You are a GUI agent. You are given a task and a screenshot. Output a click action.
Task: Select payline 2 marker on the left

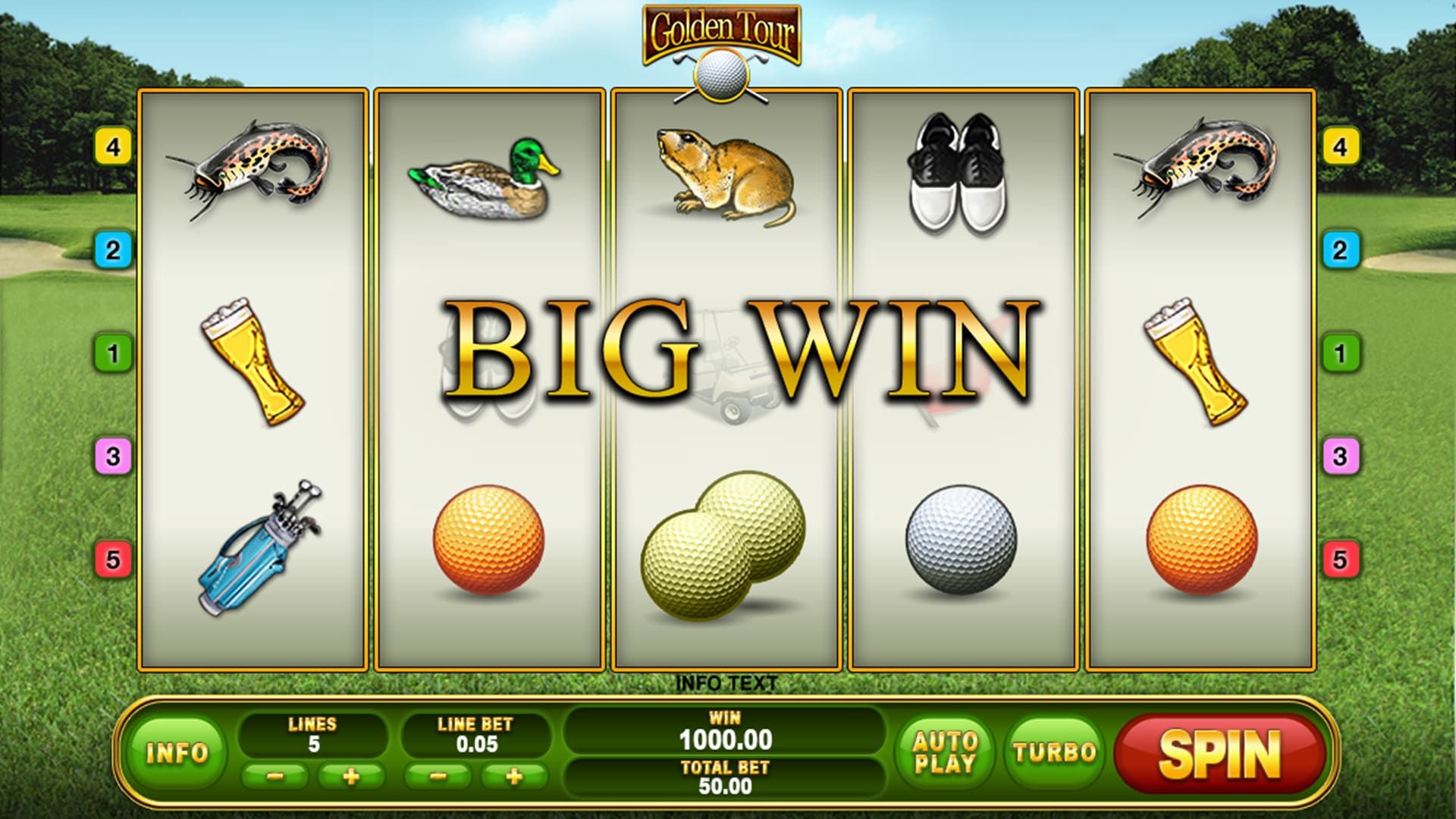point(113,249)
